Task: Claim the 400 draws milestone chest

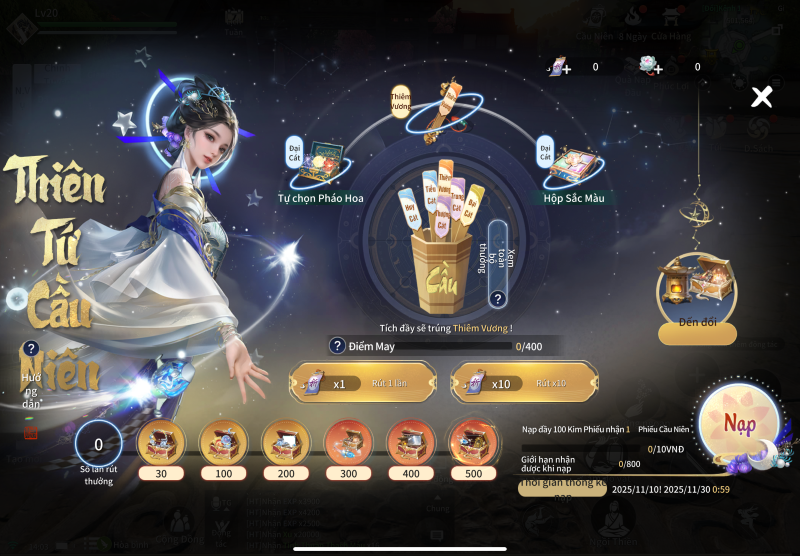Action: (411, 441)
